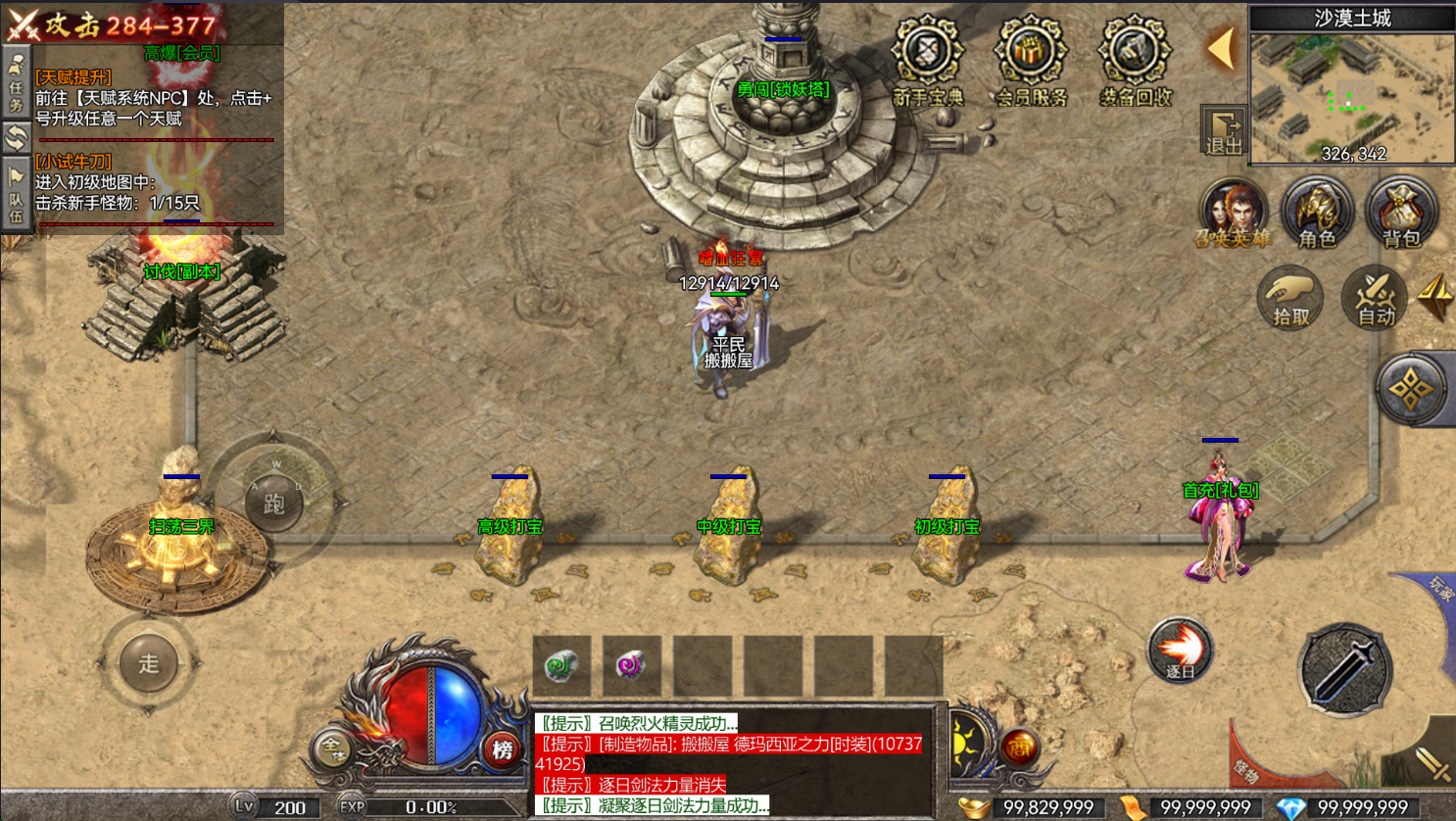Screen dimensions: 1456x821
Task: Collapse the top menu with the yellow arrow
Action: pos(1221,48)
